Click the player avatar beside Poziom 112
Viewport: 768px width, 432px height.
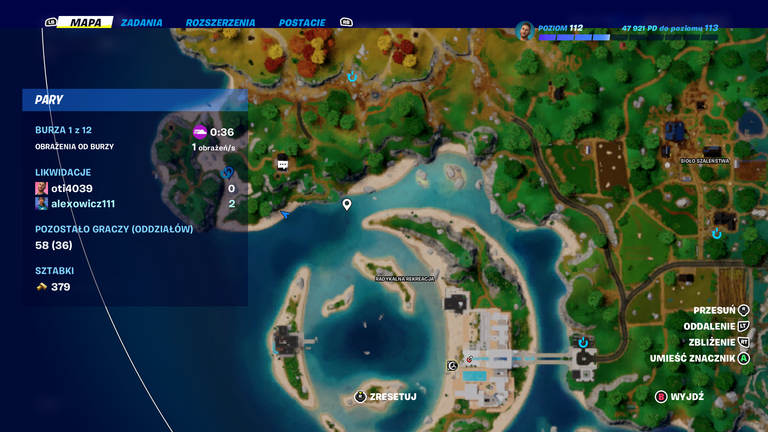click(x=526, y=30)
